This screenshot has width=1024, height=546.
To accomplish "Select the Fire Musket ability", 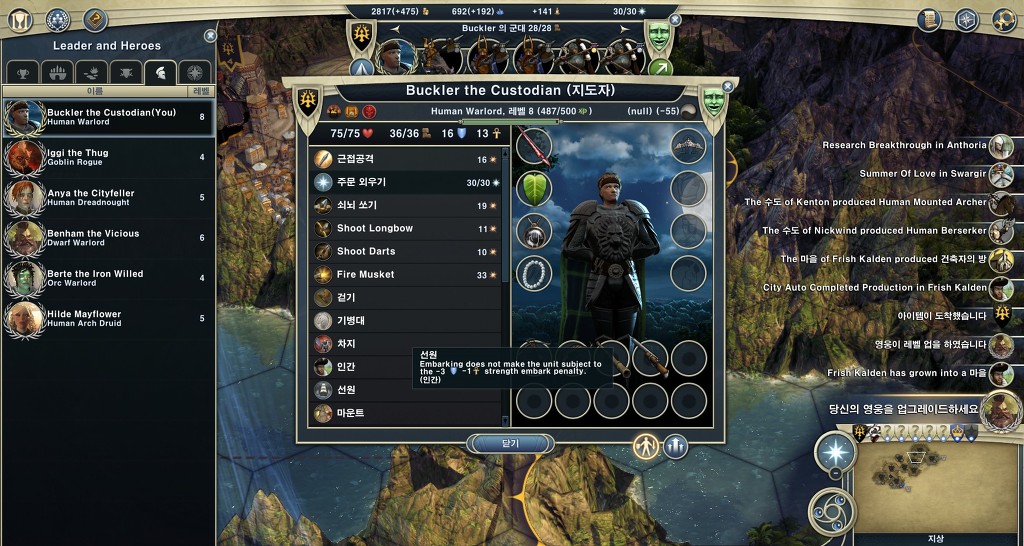I will (404, 274).
